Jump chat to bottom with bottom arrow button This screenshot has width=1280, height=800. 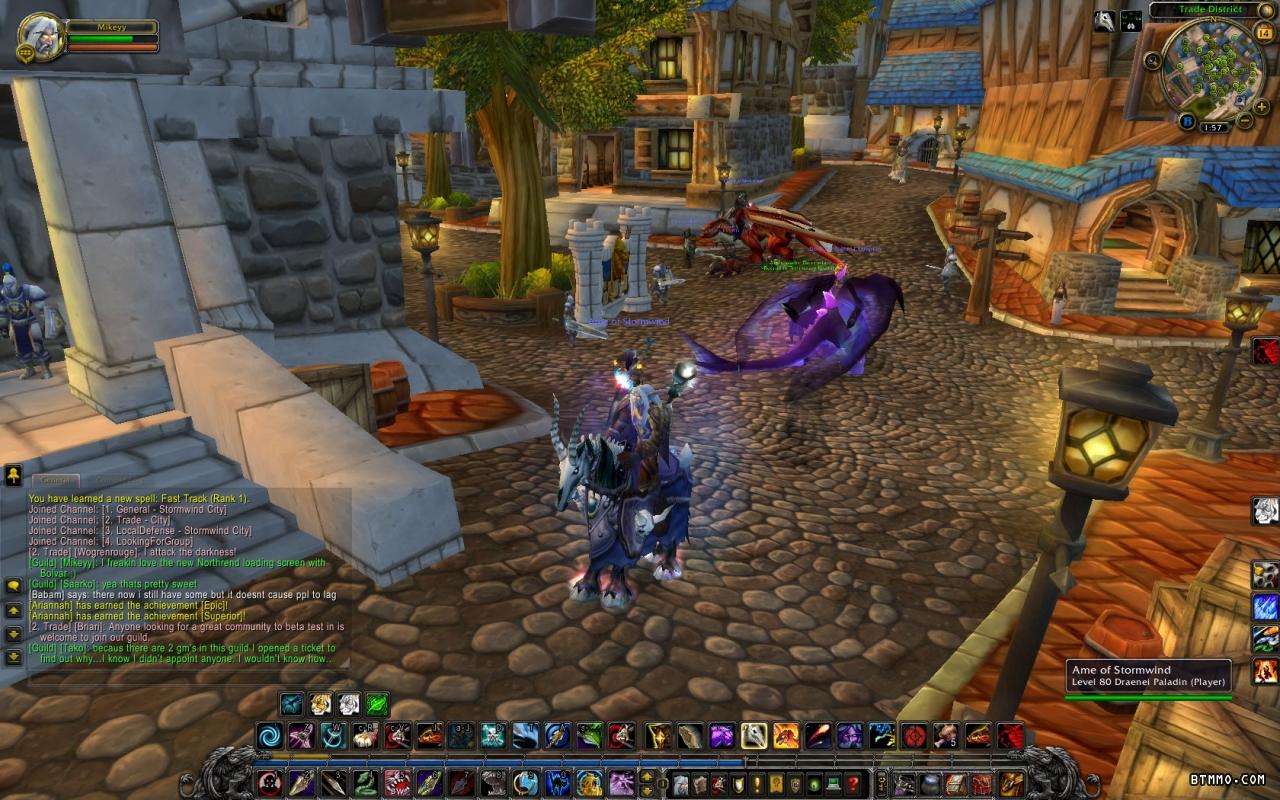pyautogui.click(x=14, y=657)
